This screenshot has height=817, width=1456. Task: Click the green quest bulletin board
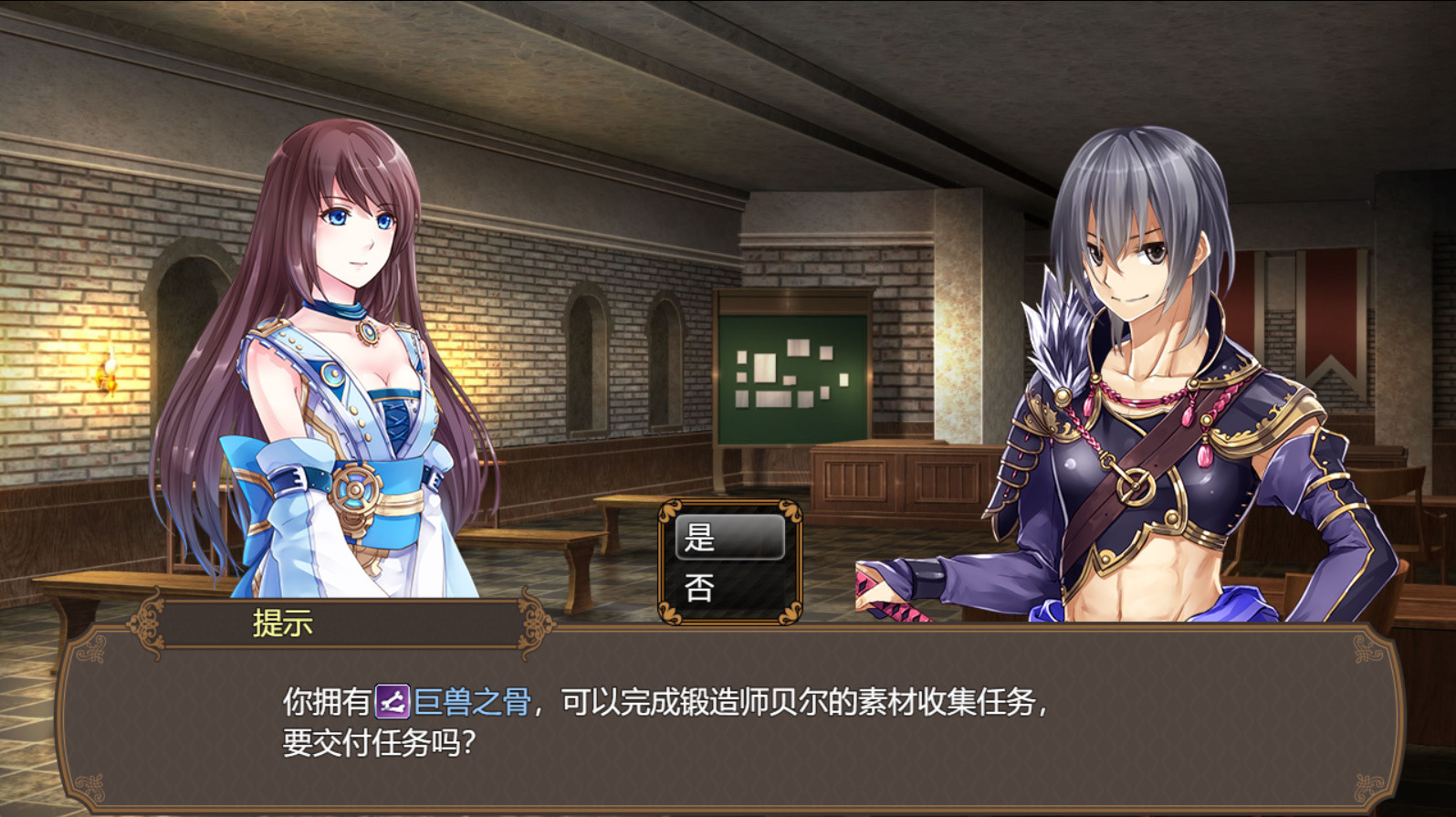[794, 374]
